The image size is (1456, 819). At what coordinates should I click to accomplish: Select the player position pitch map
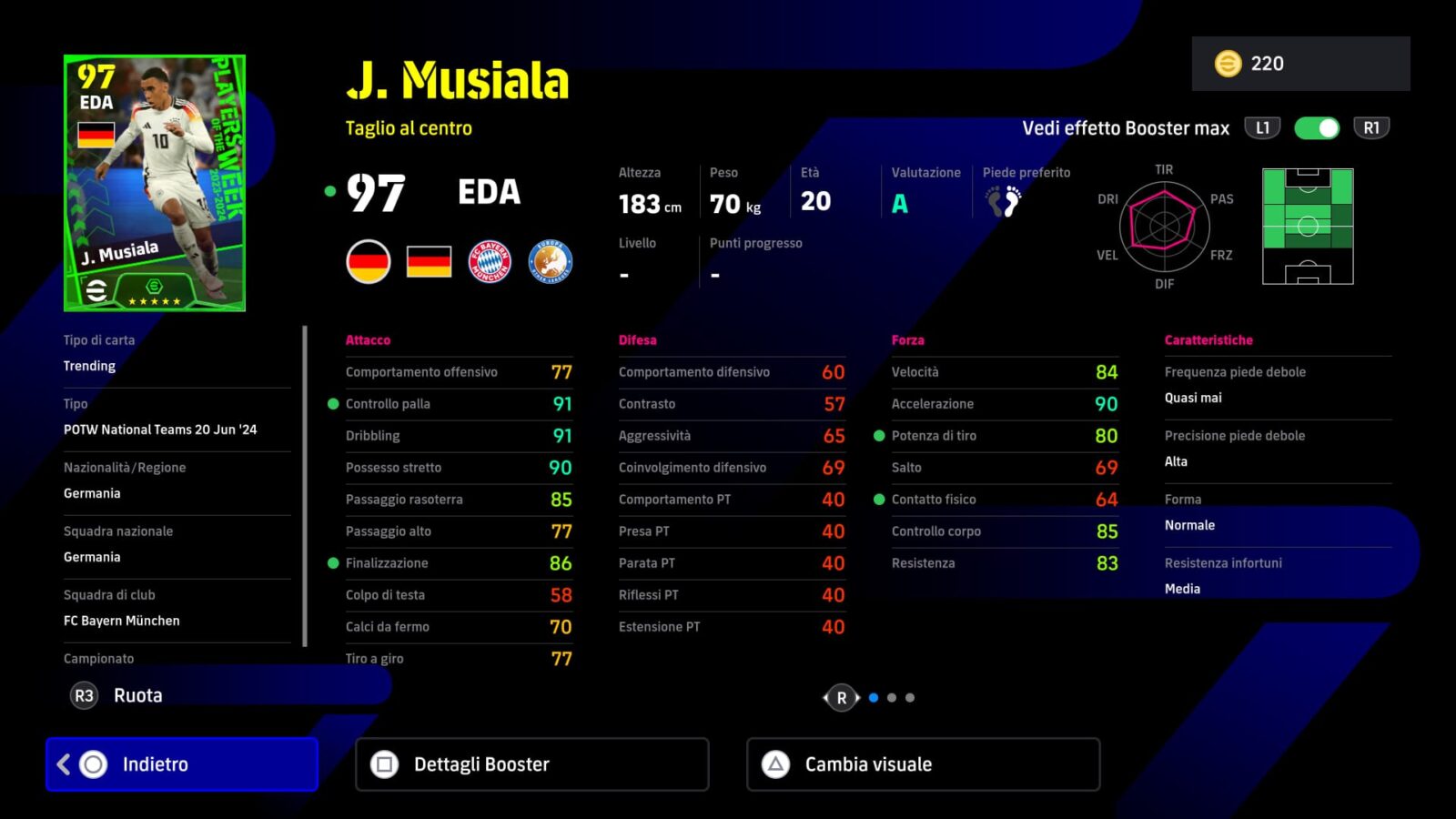(1308, 227)
